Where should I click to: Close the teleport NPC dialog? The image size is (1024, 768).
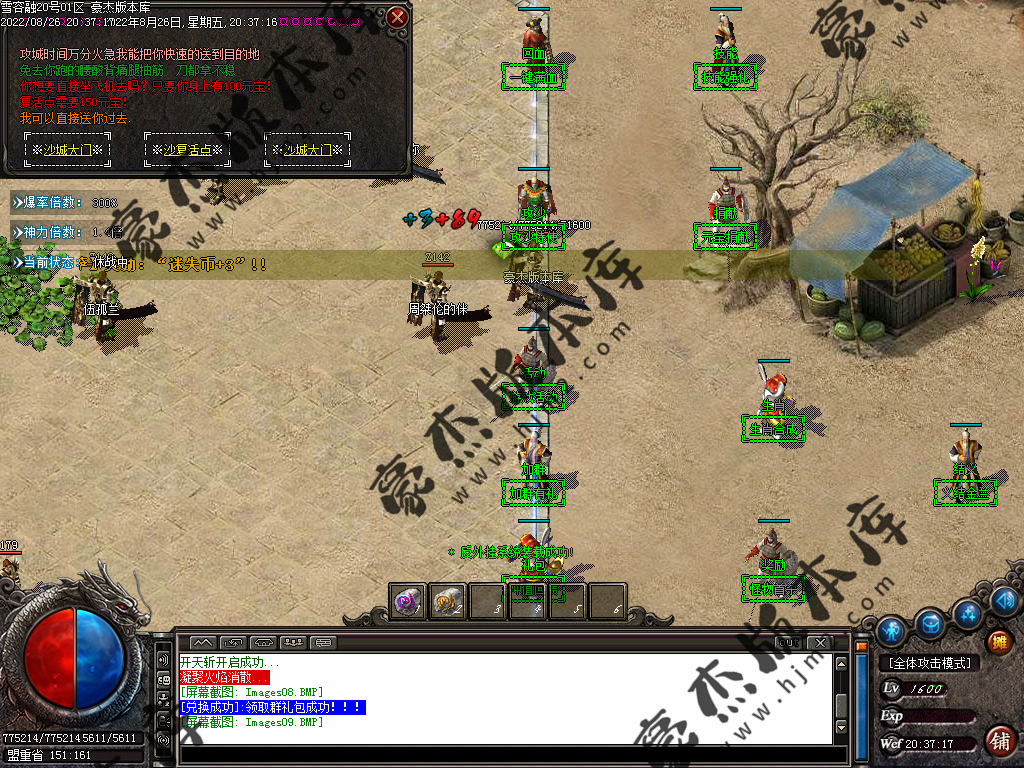(x=397, y=17)
